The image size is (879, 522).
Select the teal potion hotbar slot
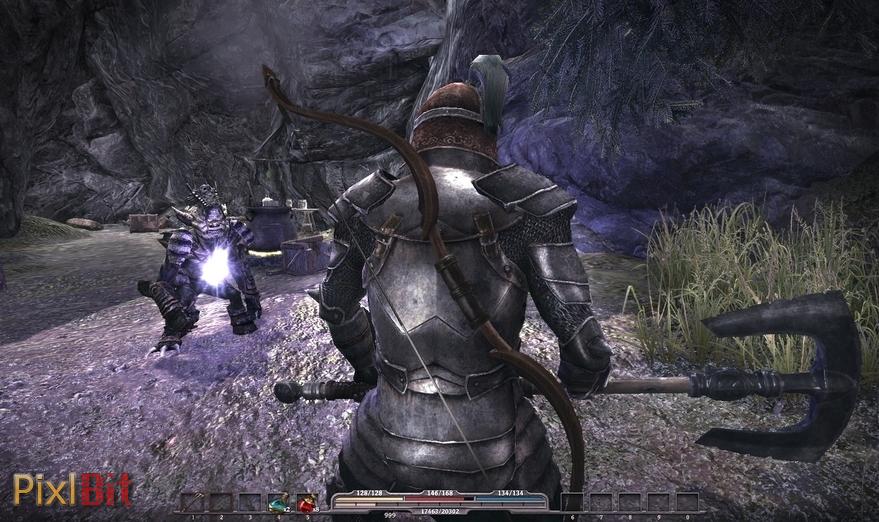(278, 502)
